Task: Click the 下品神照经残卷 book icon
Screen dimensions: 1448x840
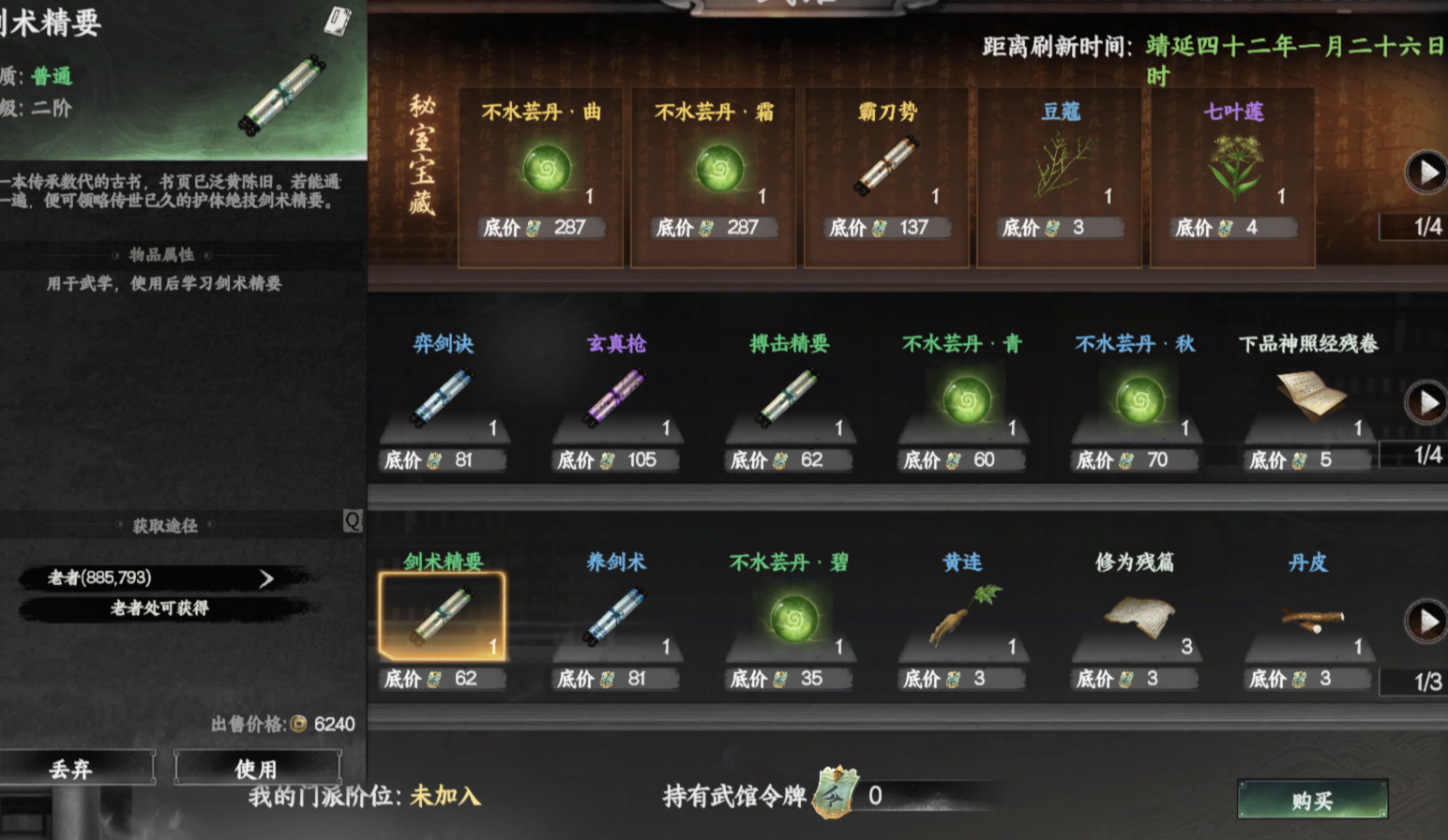Action: (x=1311, y=394)
